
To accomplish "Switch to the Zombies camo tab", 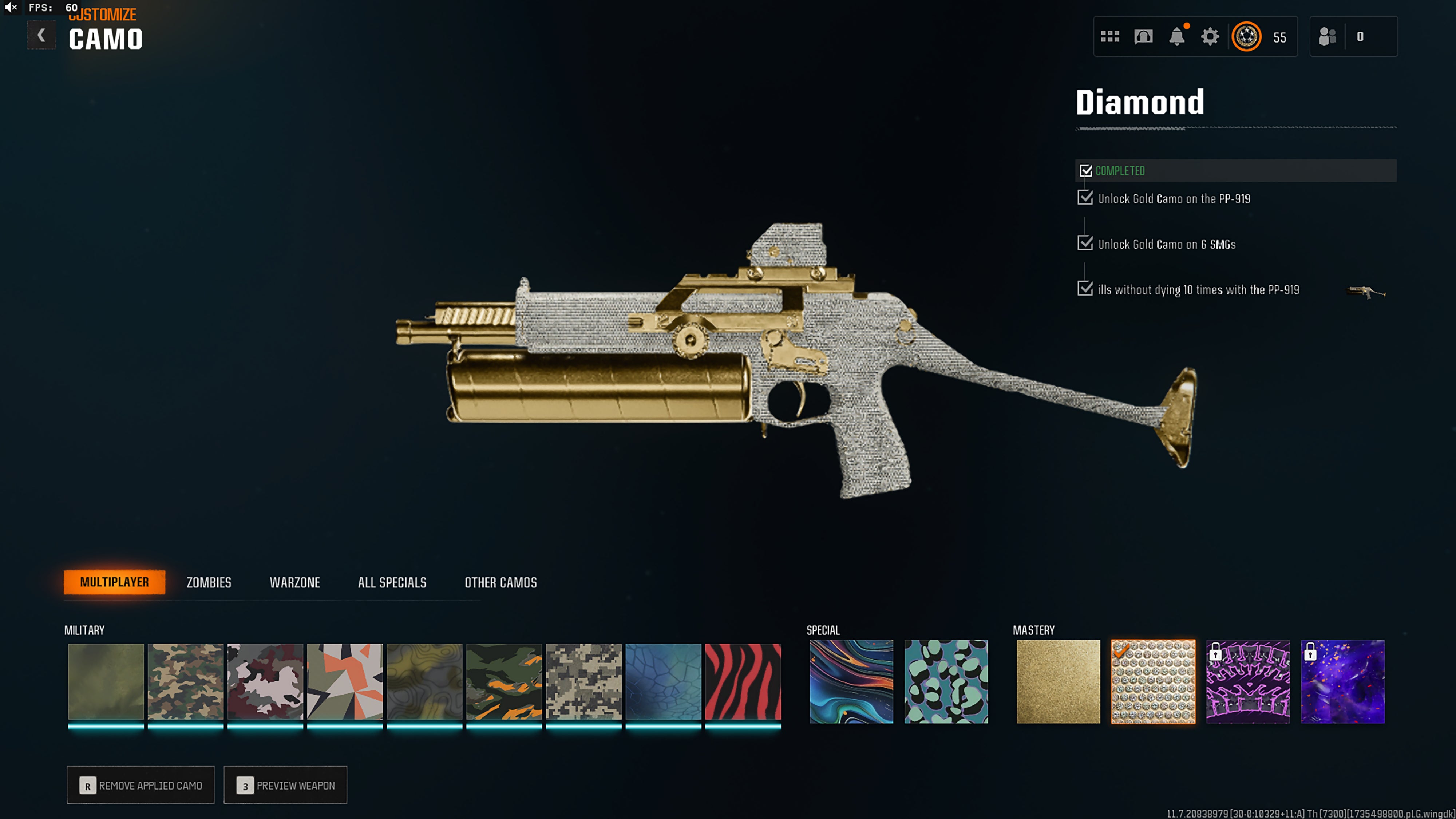I will coord(209,582).
